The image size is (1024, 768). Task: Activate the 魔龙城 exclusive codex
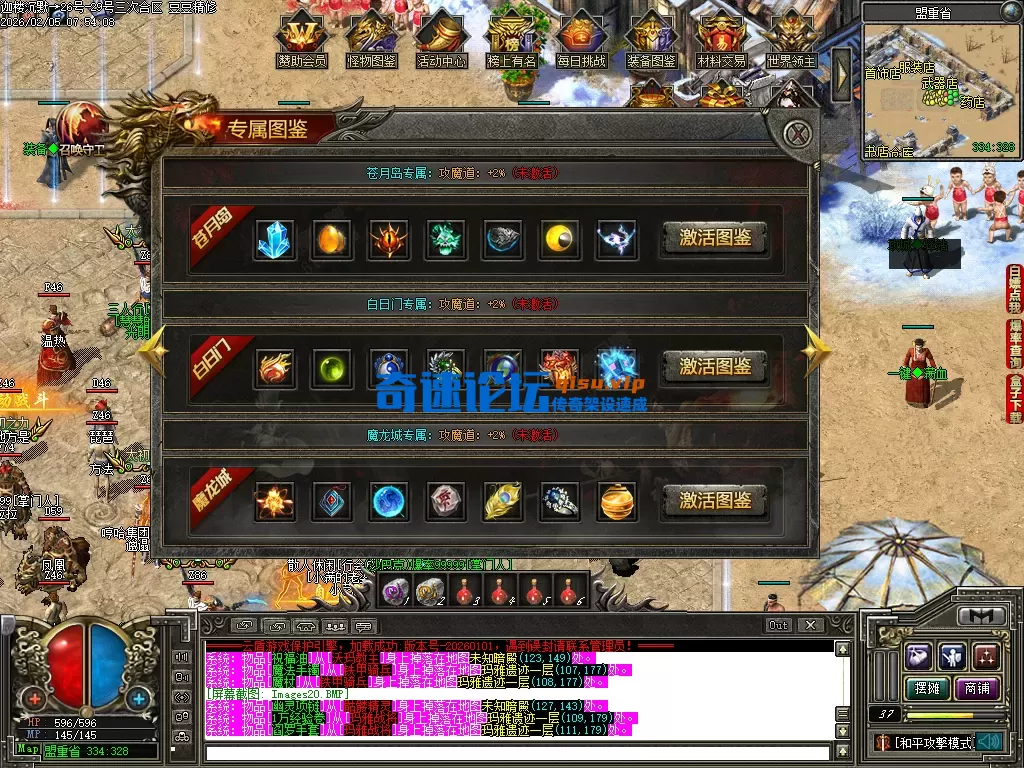click(715, 500)
